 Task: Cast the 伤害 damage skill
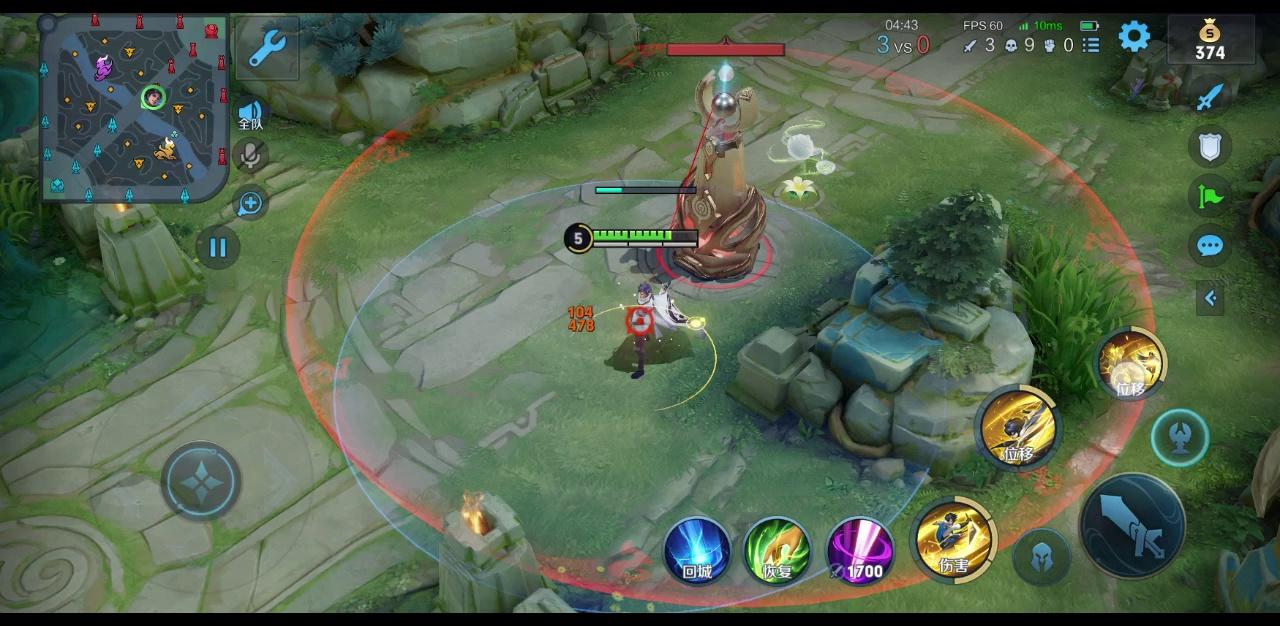(955, 540)
